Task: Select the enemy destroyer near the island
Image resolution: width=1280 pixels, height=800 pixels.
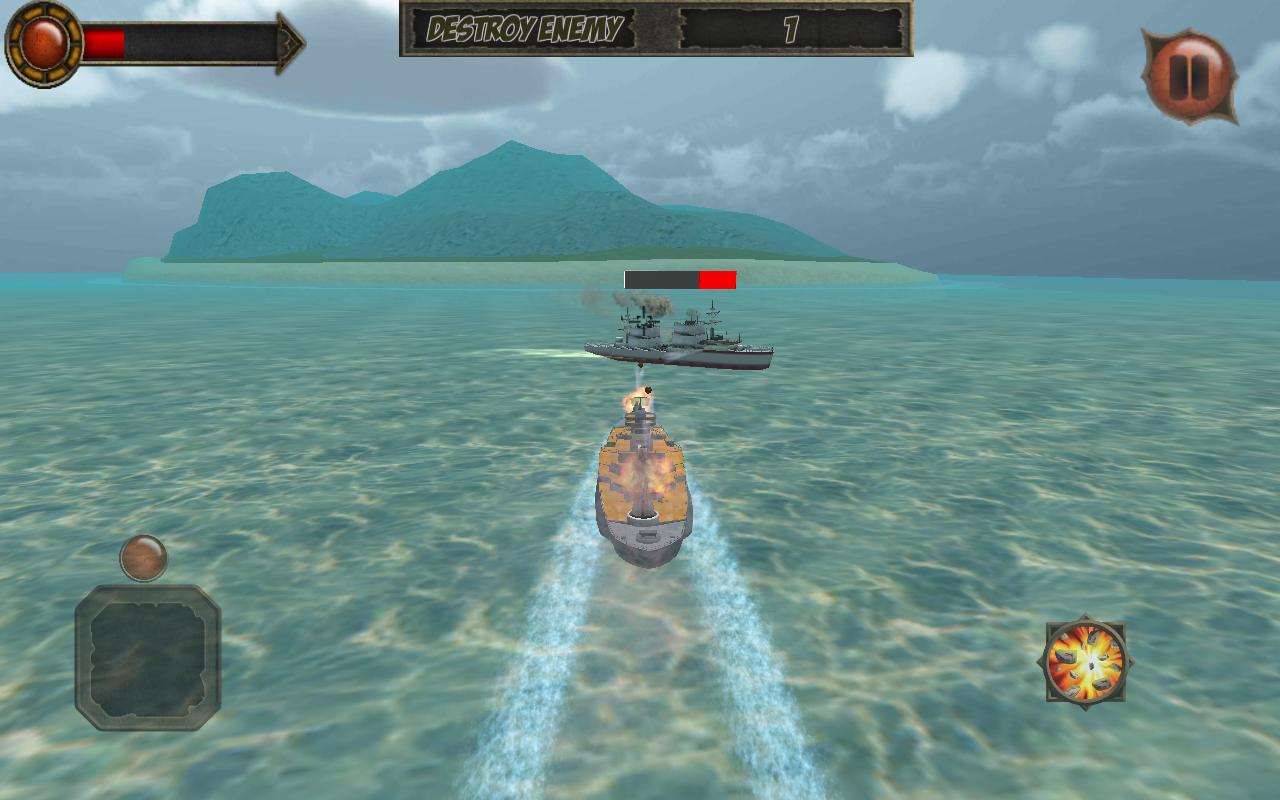Action: (x=680, y=340)
